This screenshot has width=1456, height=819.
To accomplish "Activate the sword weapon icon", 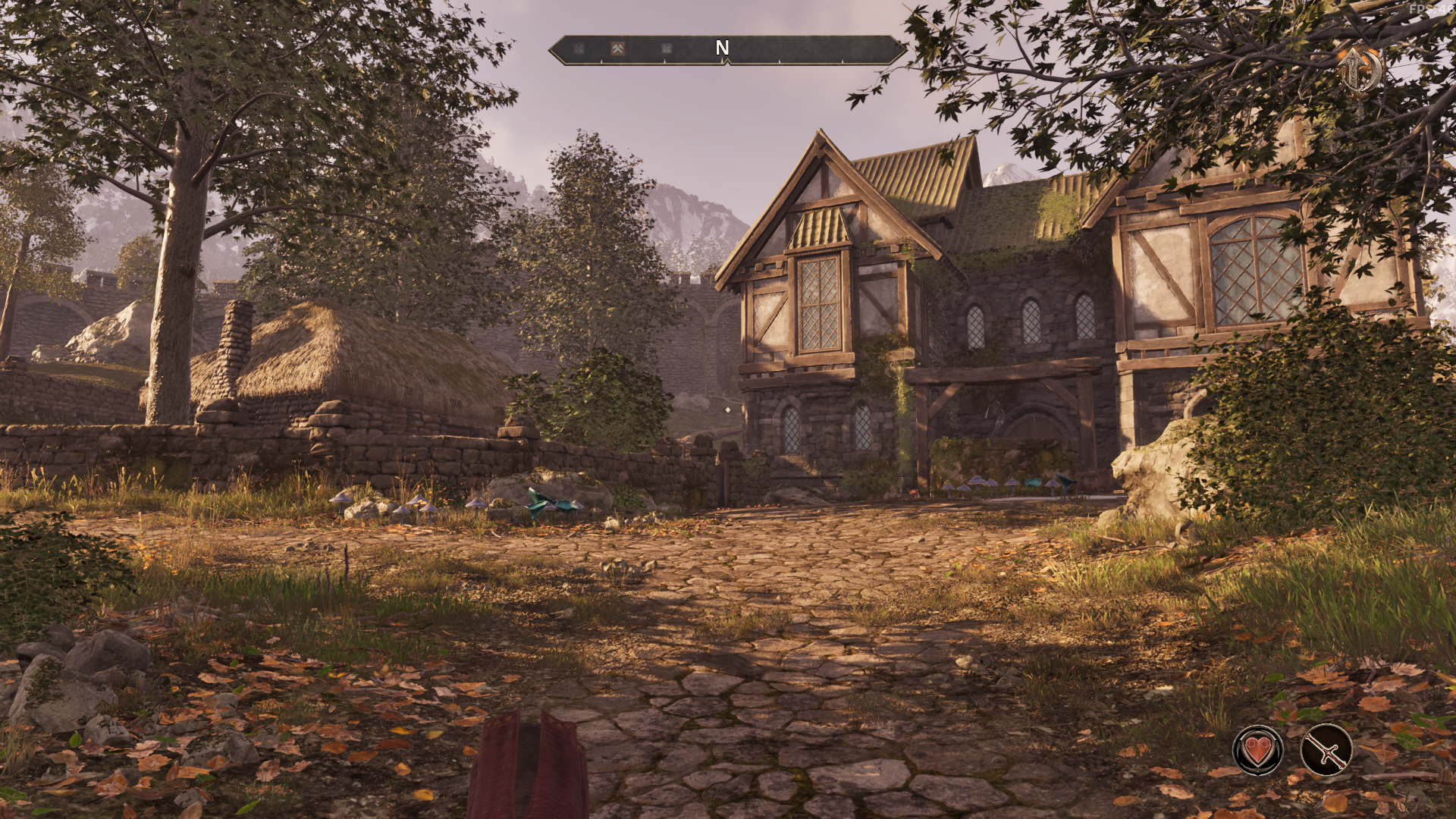I will (x=1326, y=749).
